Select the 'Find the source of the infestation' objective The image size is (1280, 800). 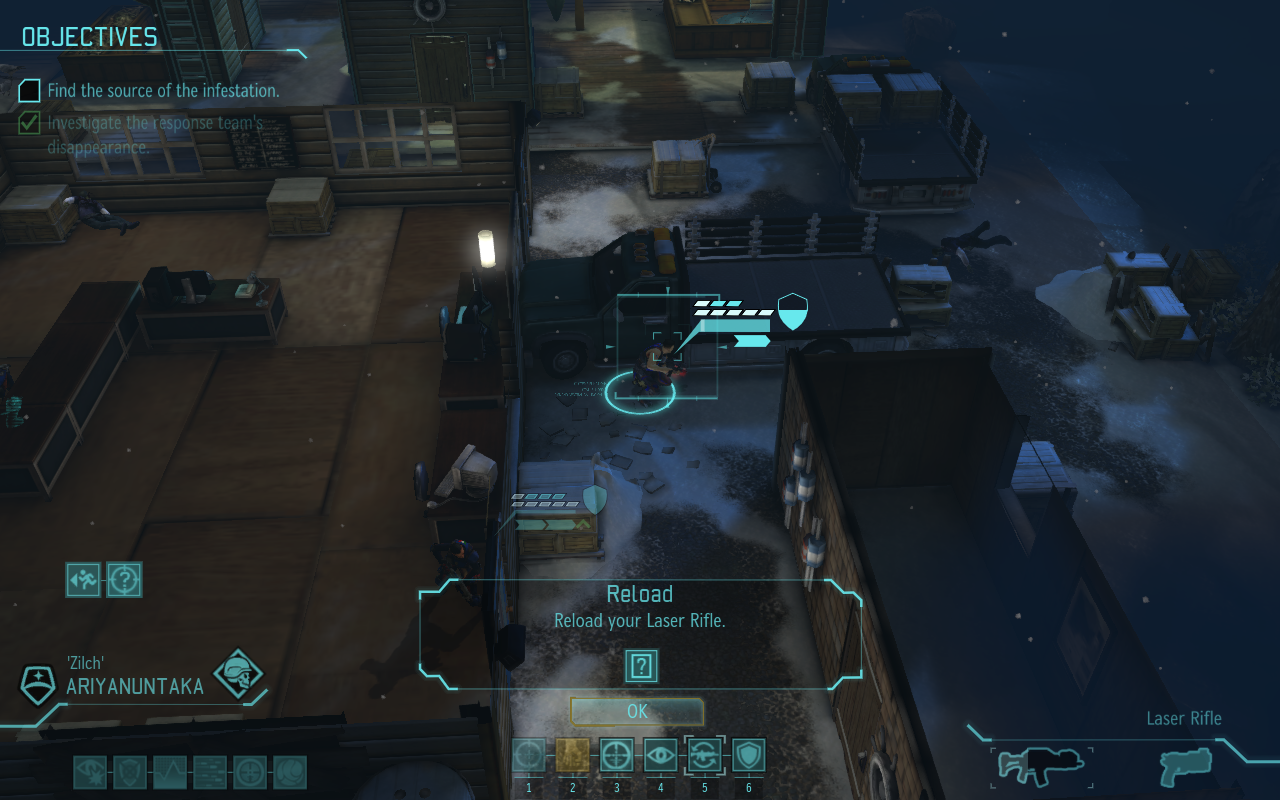pos(163,91)
